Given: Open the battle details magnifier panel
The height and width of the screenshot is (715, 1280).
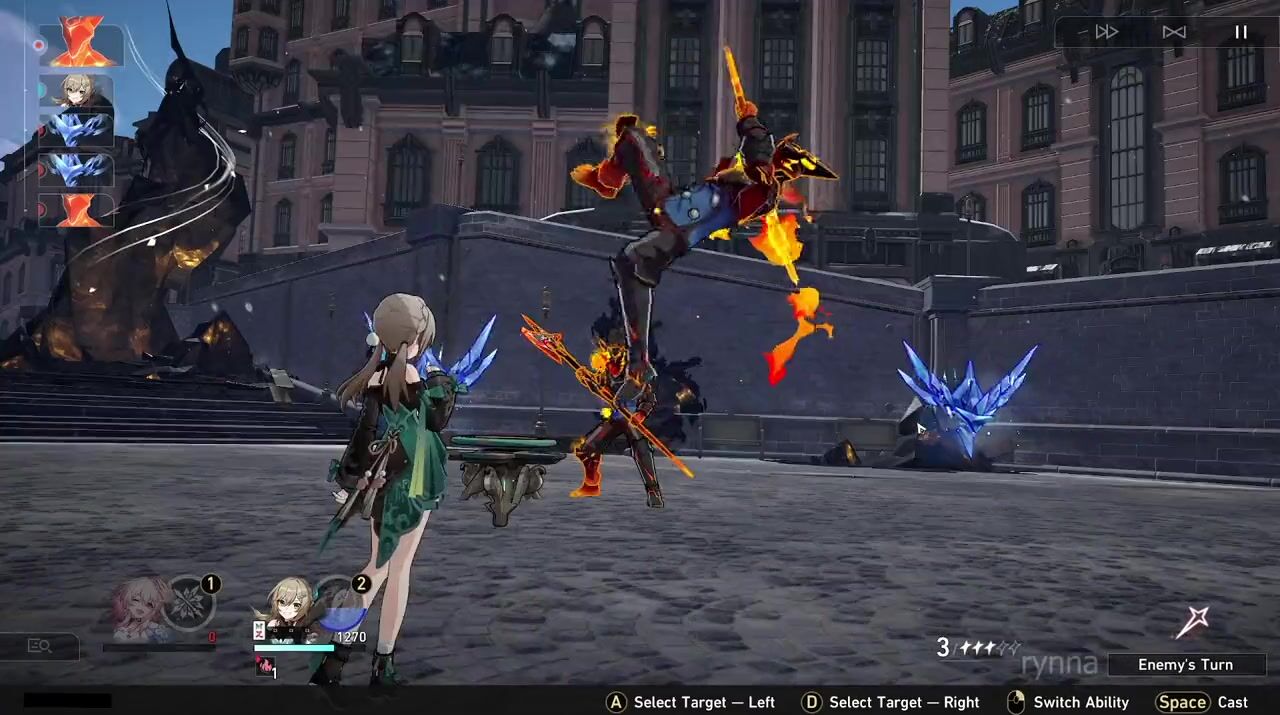Looking at the screenshot, I should (x=40, y=646).
